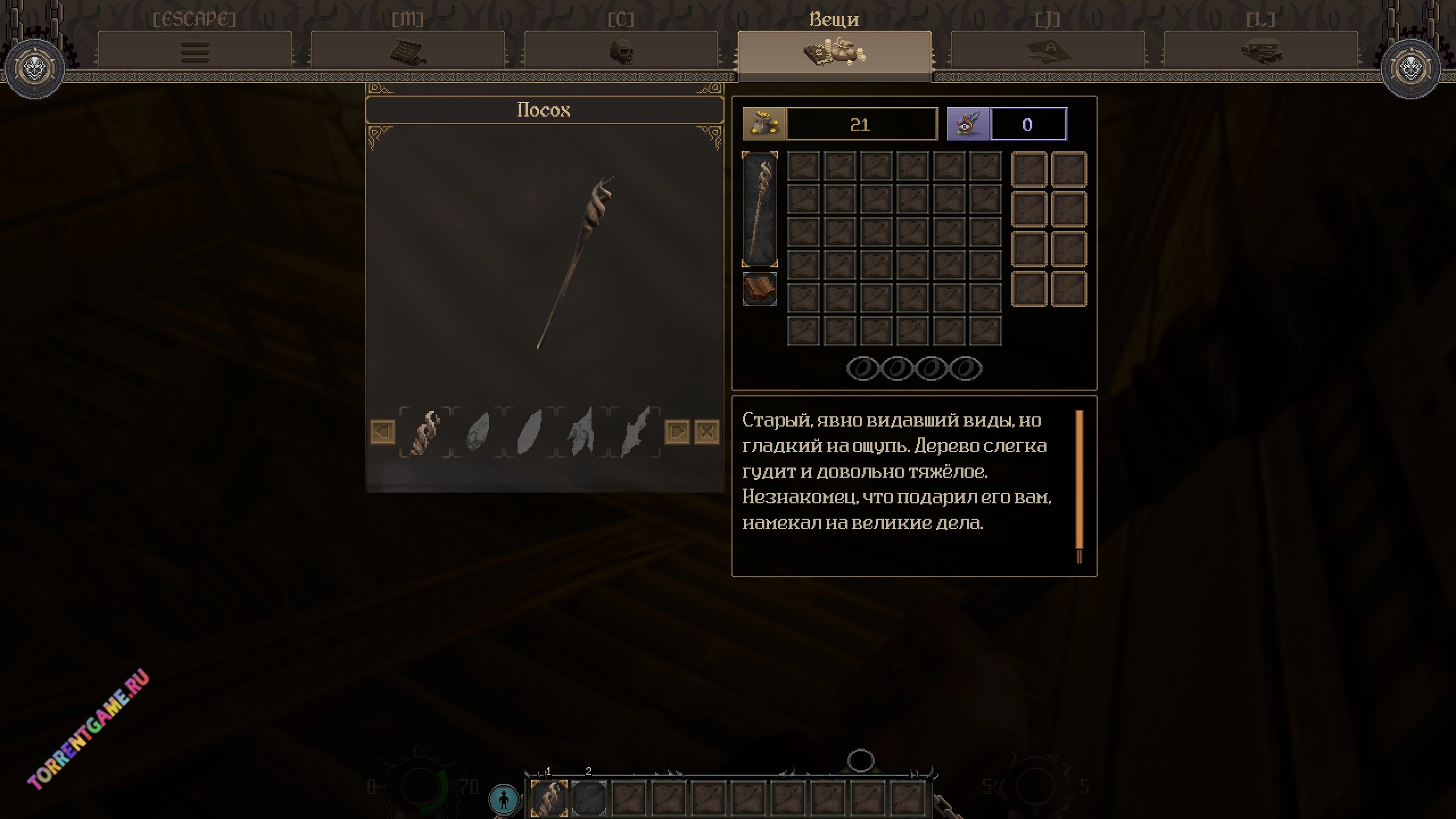Image resolution: width=1456 pixels, height=819 pixels.
Task: Select the Вещи inventory tab
Action: pyautogui.click(x=834, y=52)
